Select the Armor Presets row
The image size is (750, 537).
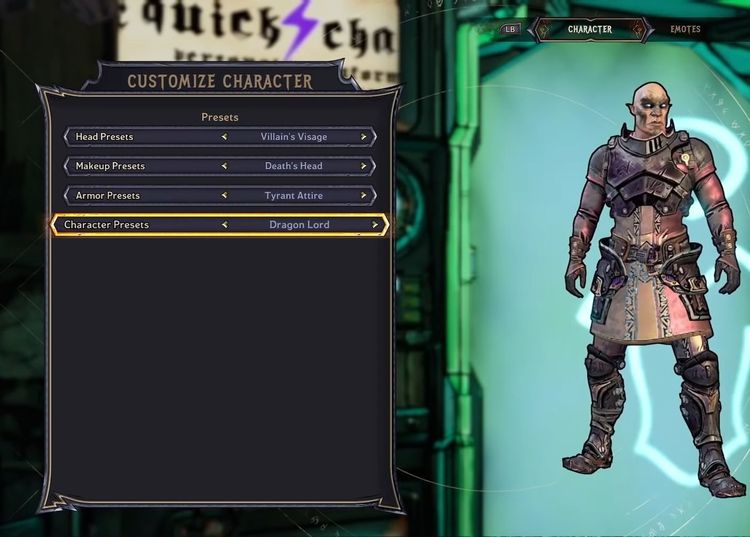coord(140,196)
